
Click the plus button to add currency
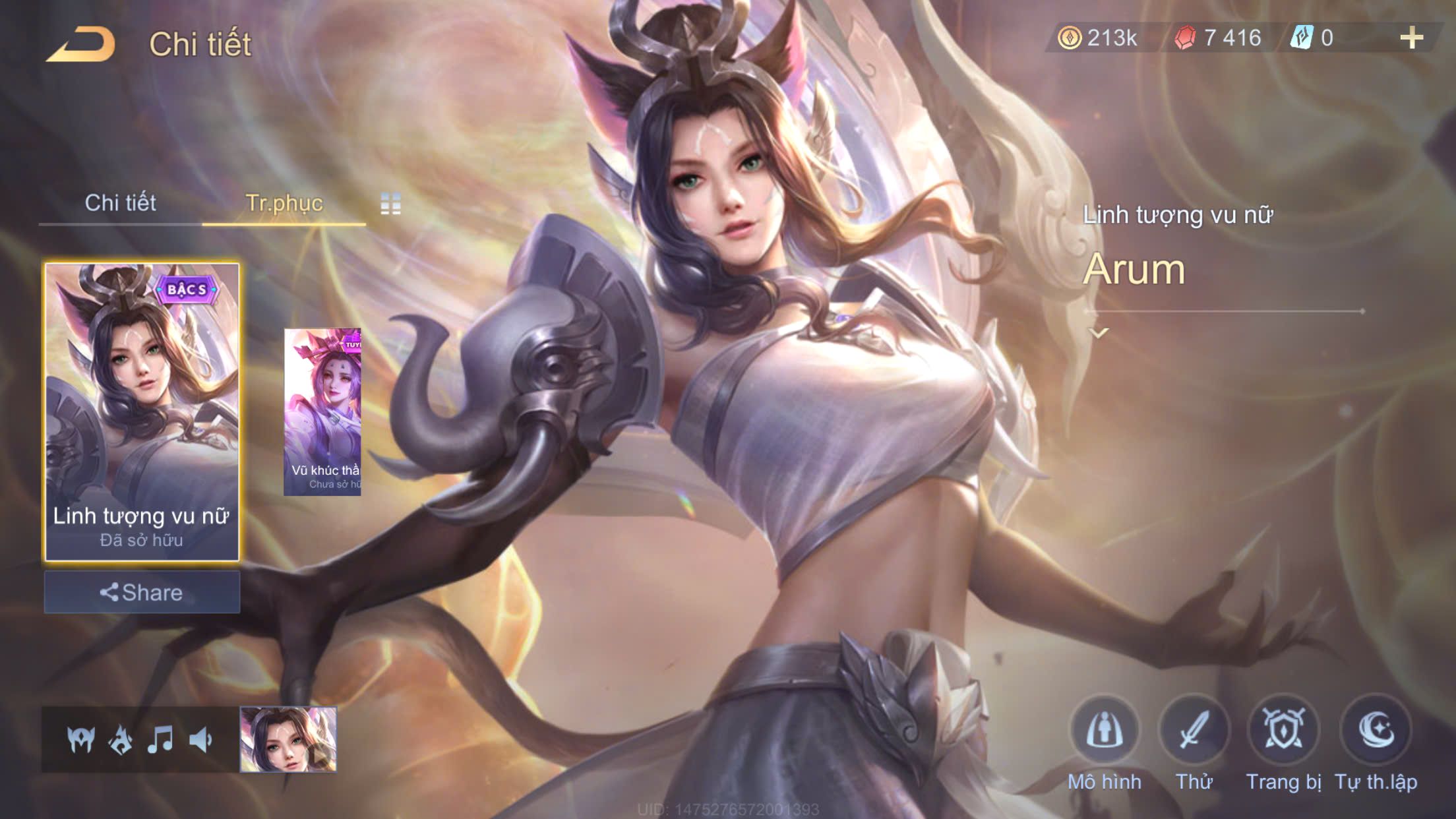(x=1411, y=38)
